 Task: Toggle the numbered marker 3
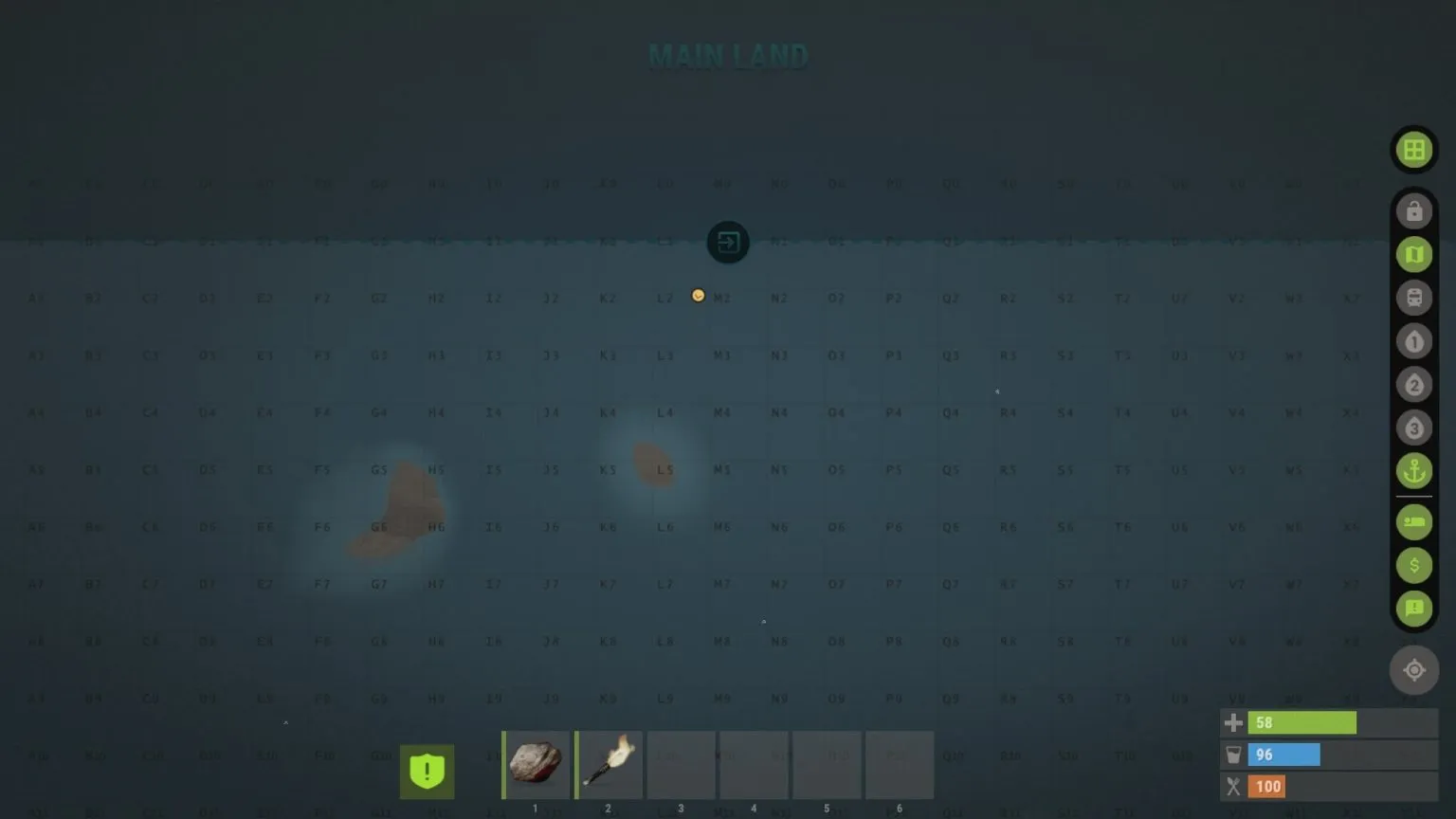click(1413, 428)
